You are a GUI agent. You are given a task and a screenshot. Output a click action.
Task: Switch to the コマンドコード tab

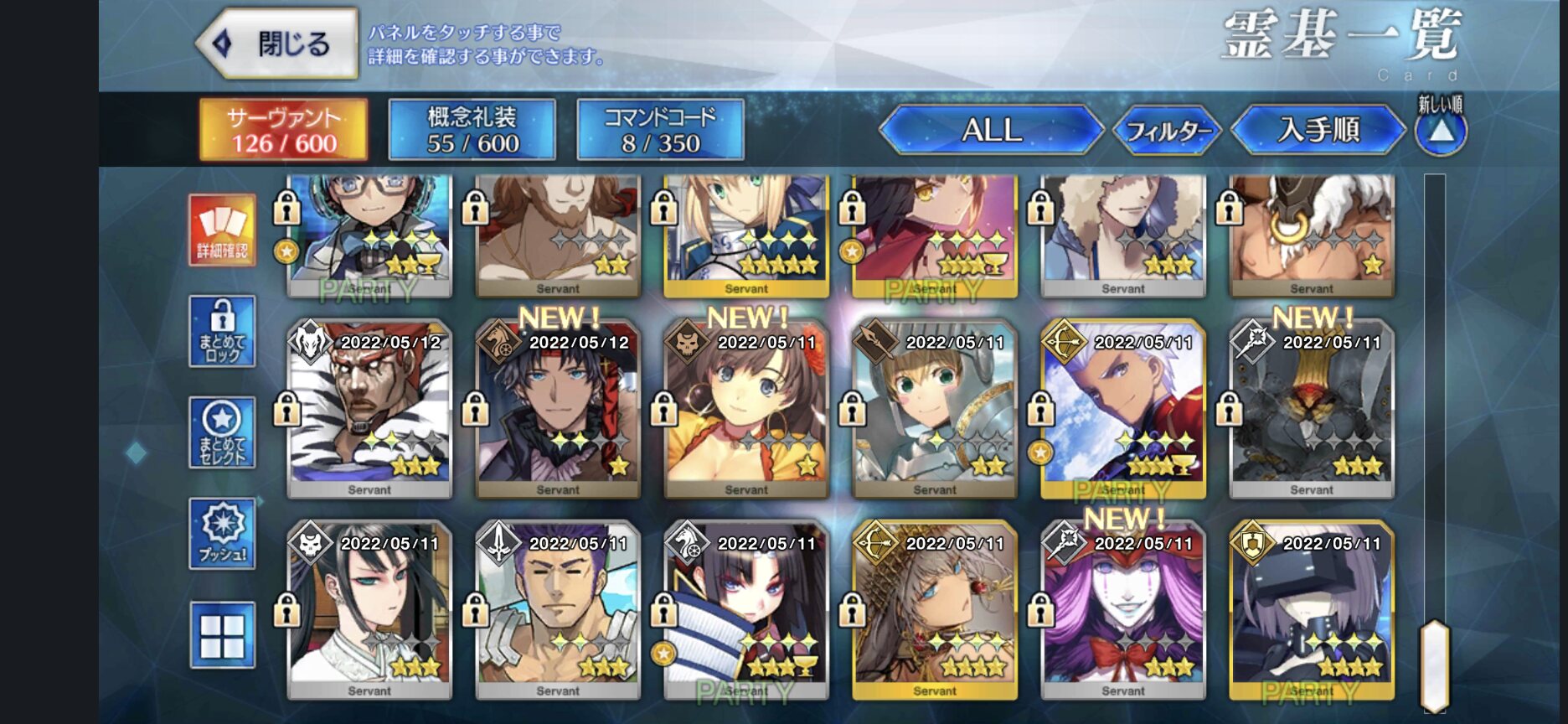pyautogui.click(x=660, y=130)
